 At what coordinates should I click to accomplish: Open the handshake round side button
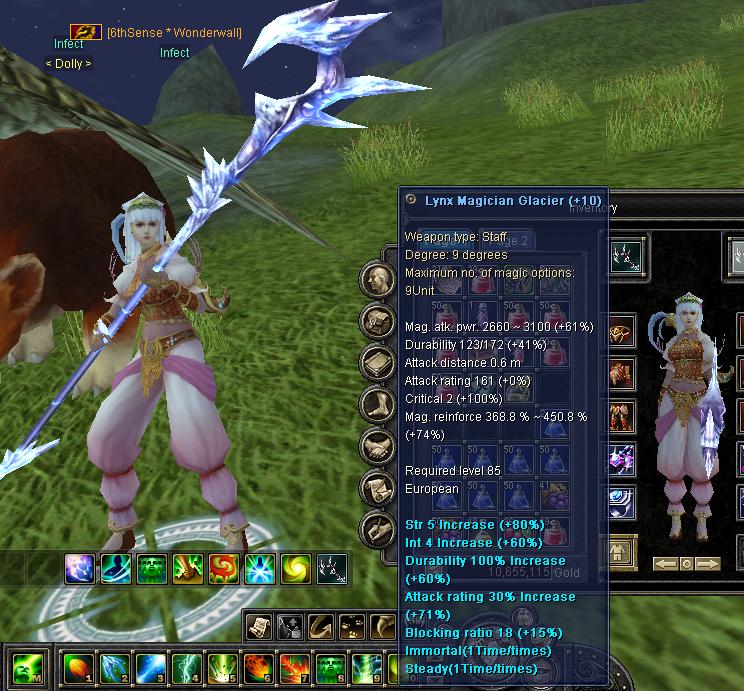(x=377, y=446)
